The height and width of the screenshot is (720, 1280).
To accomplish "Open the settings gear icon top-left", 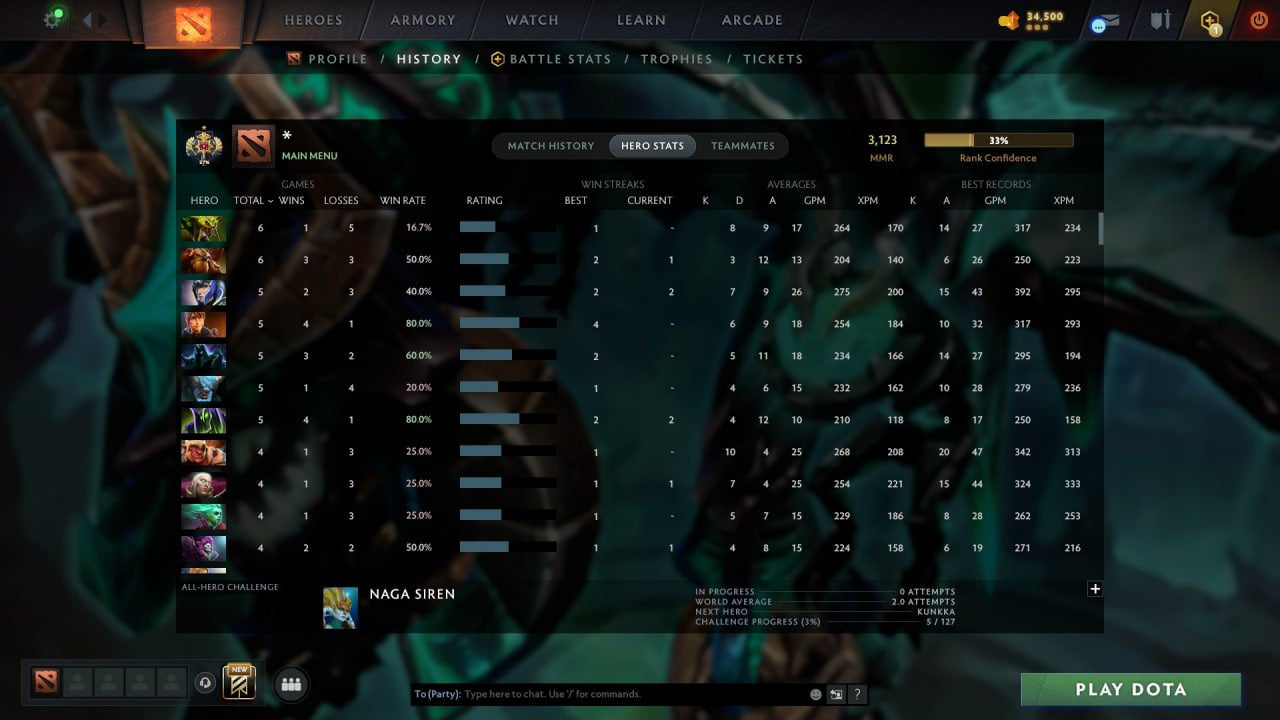I will pyautogui.click(x=52, y=20).
